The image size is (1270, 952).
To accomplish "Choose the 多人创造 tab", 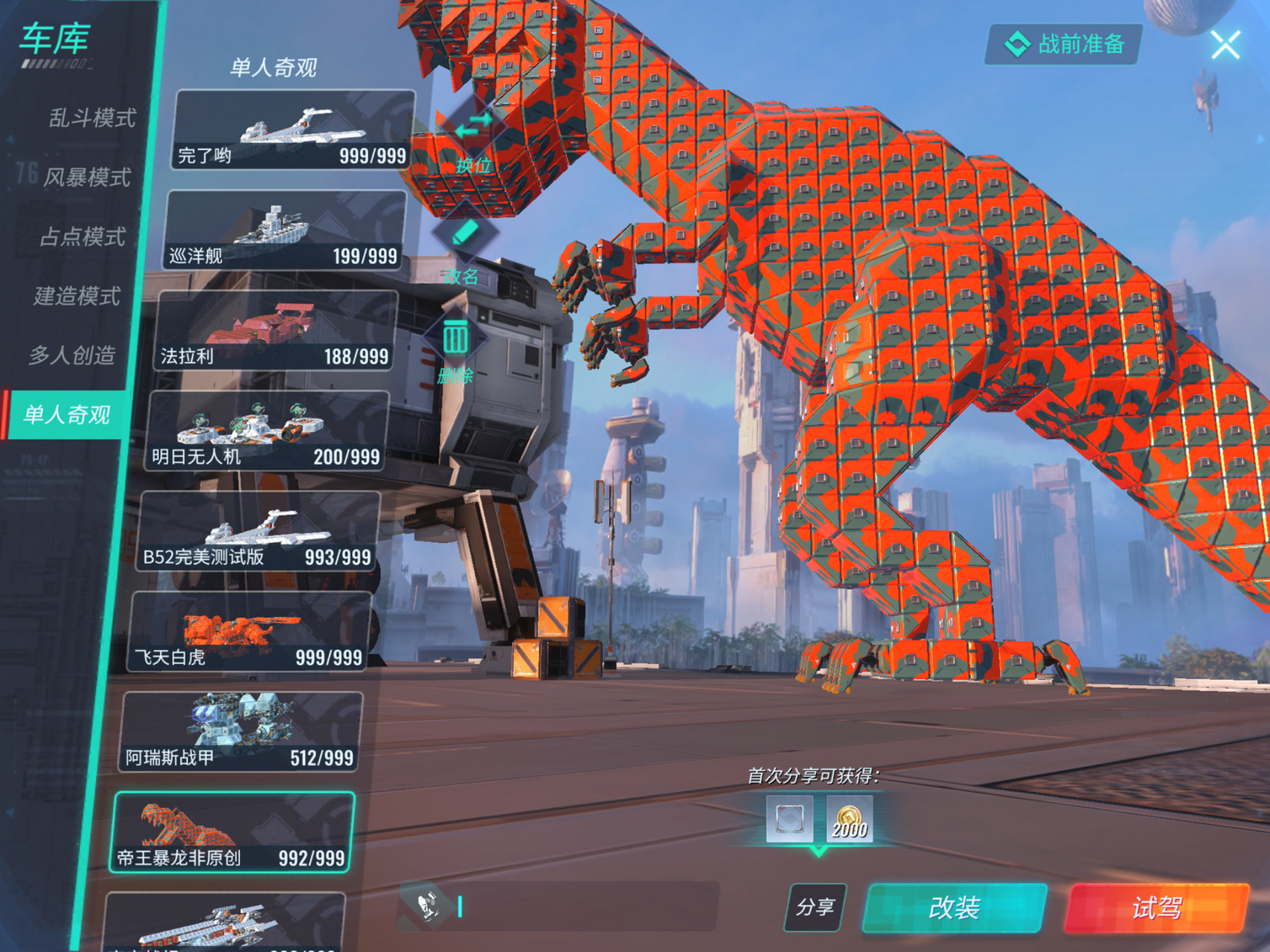I will [x=72, y=356].
